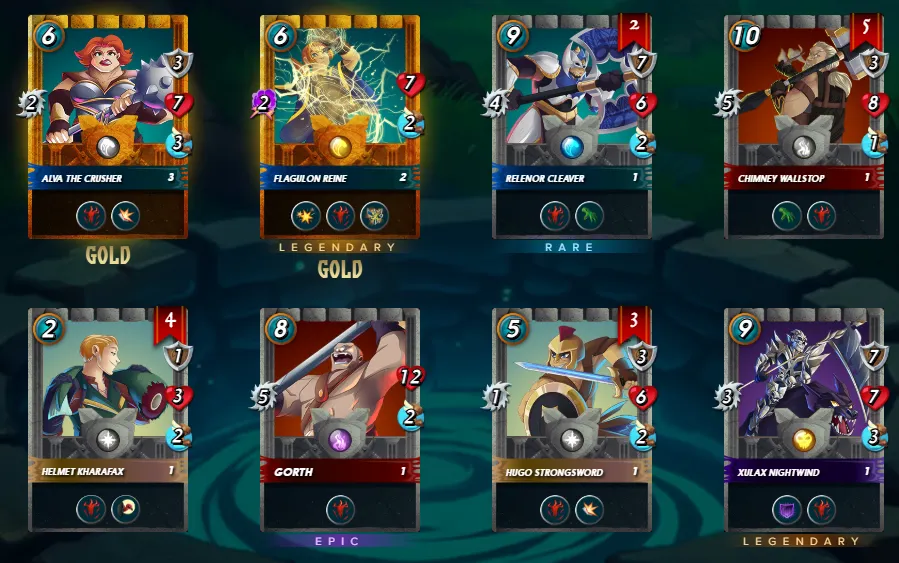The image size is (899, 563).
Task: Select the Xulax Nightwind legendary card
Action: click(804, 418)
